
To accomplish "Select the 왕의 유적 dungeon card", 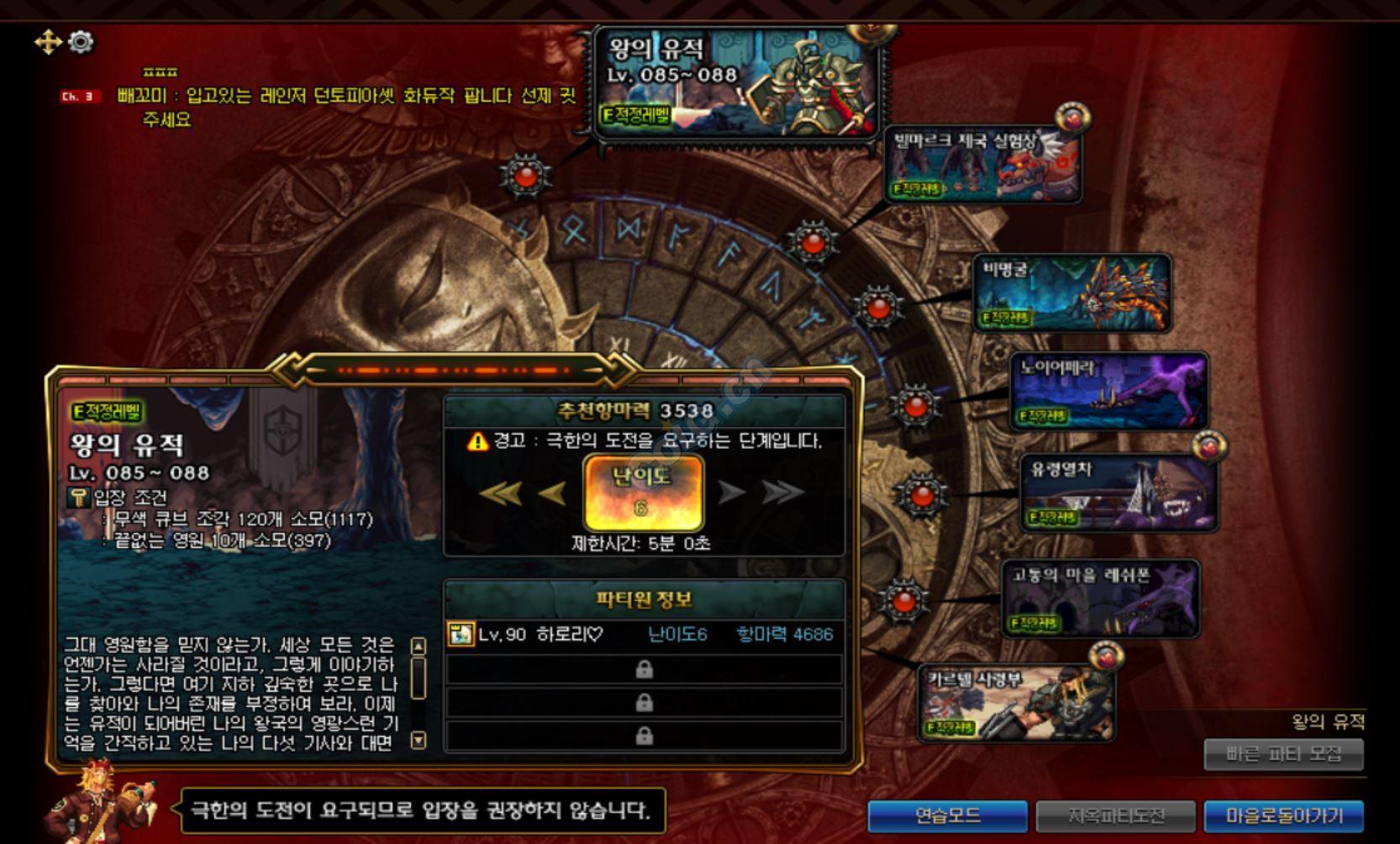I will [736, 82].
